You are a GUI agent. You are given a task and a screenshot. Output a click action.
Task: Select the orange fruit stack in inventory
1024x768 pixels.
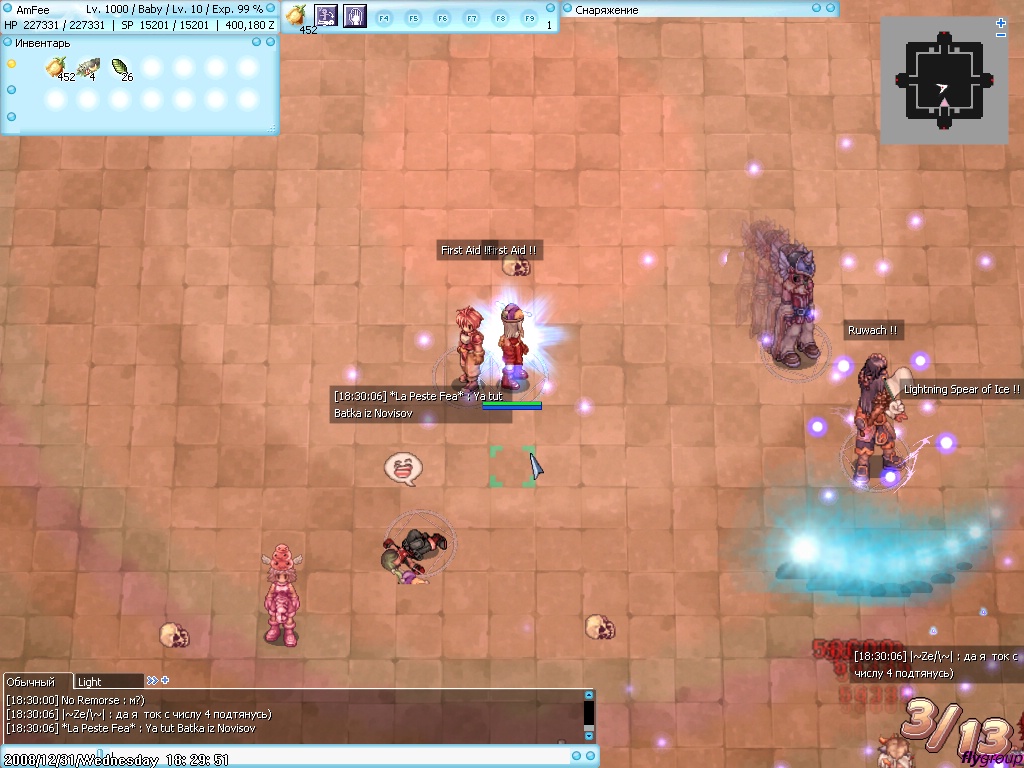click(55, 68)
